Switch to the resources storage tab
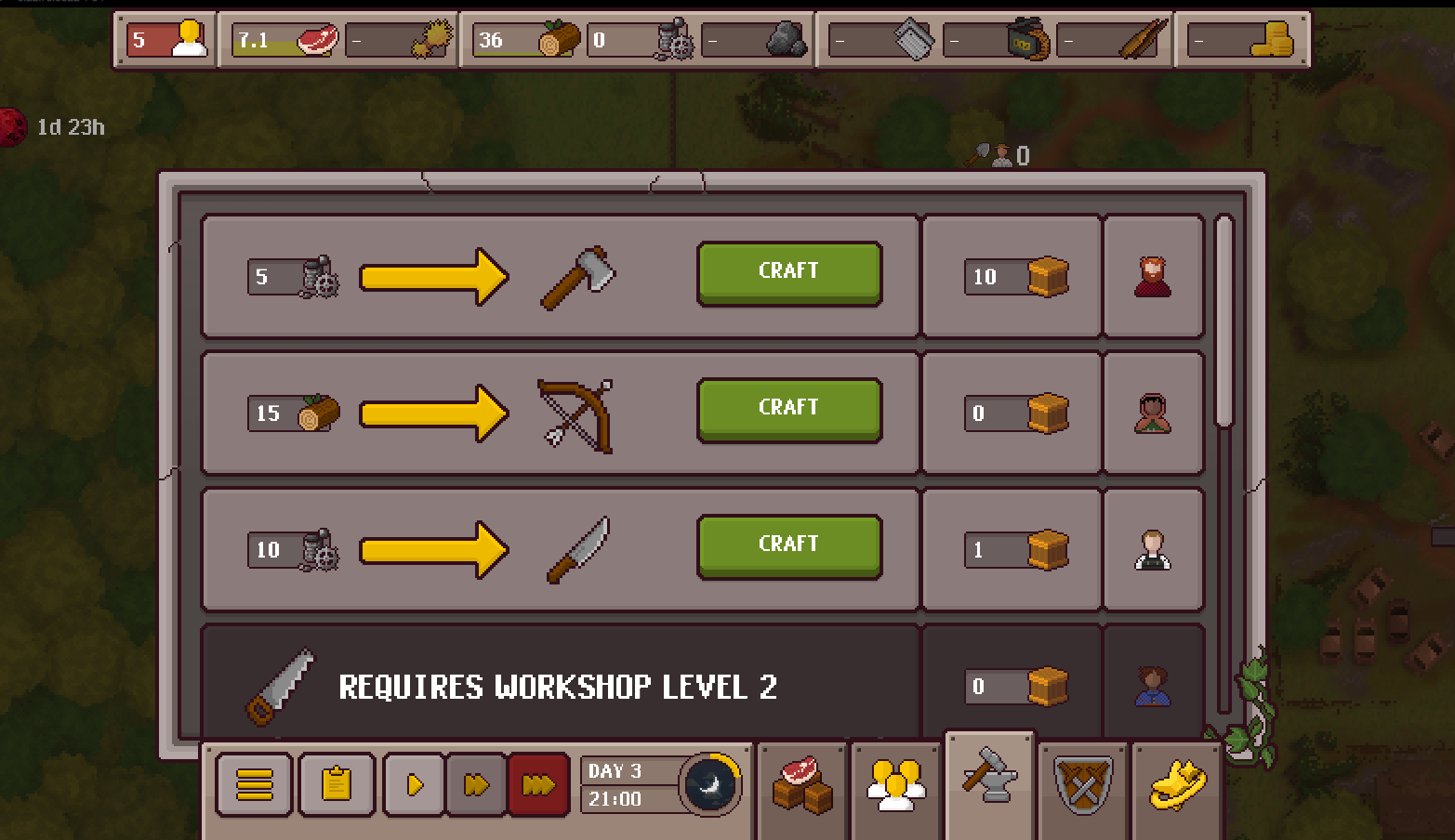The height and width of the screenshot is (840, 1455). (801, 785)
